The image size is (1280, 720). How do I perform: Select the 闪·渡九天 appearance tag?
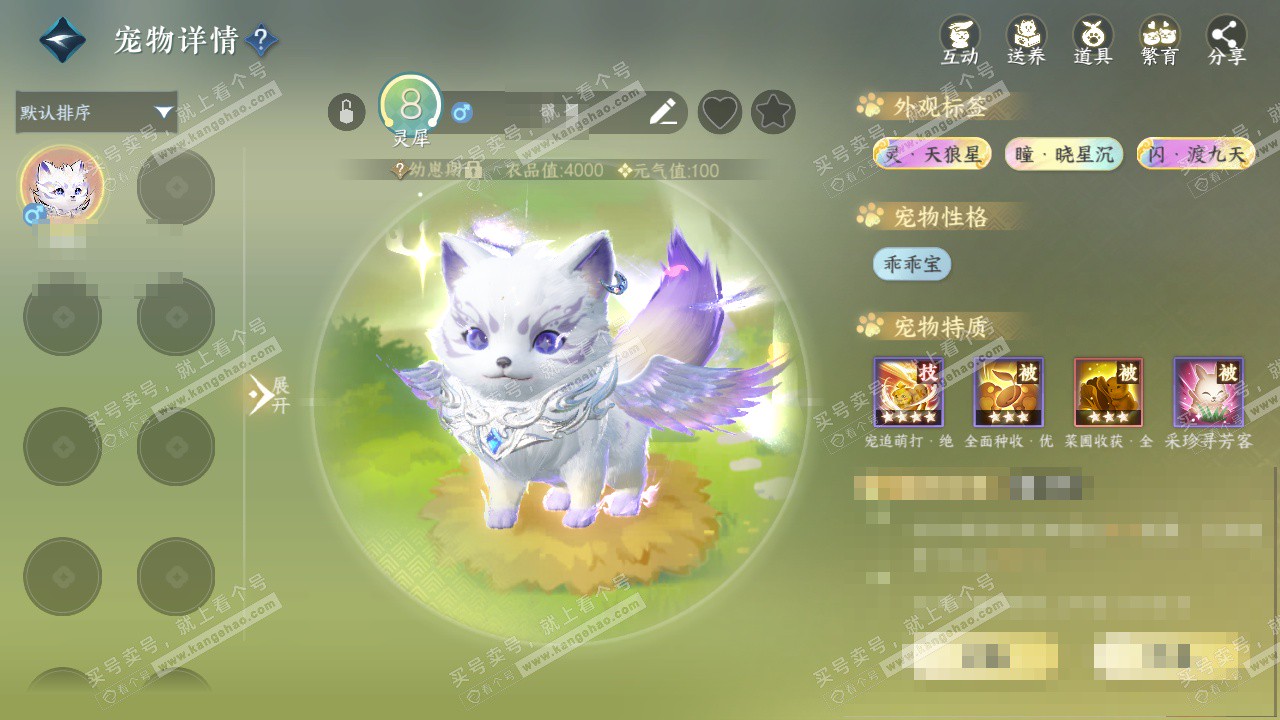point(1196,154)
